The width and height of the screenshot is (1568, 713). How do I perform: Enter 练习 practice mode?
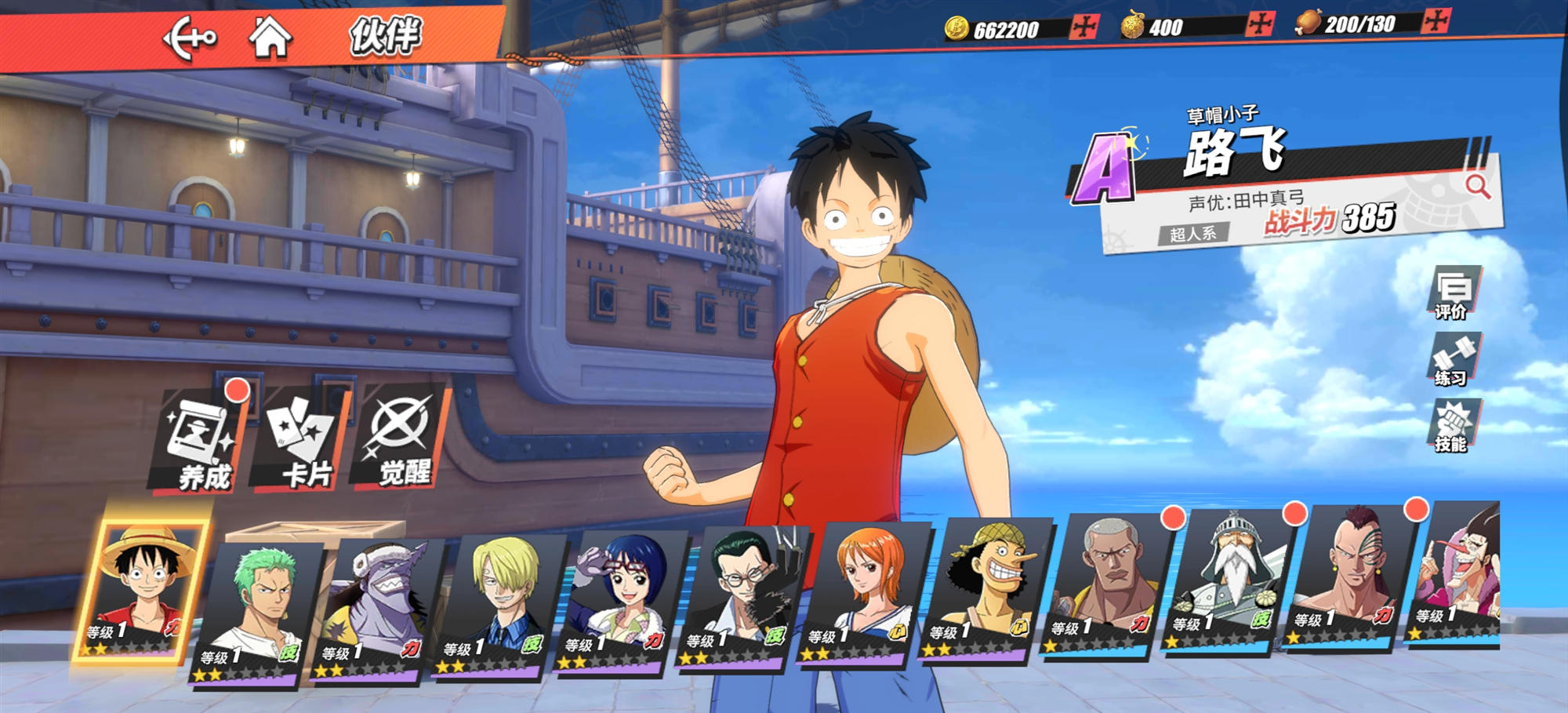click(x=1453, y=360)
